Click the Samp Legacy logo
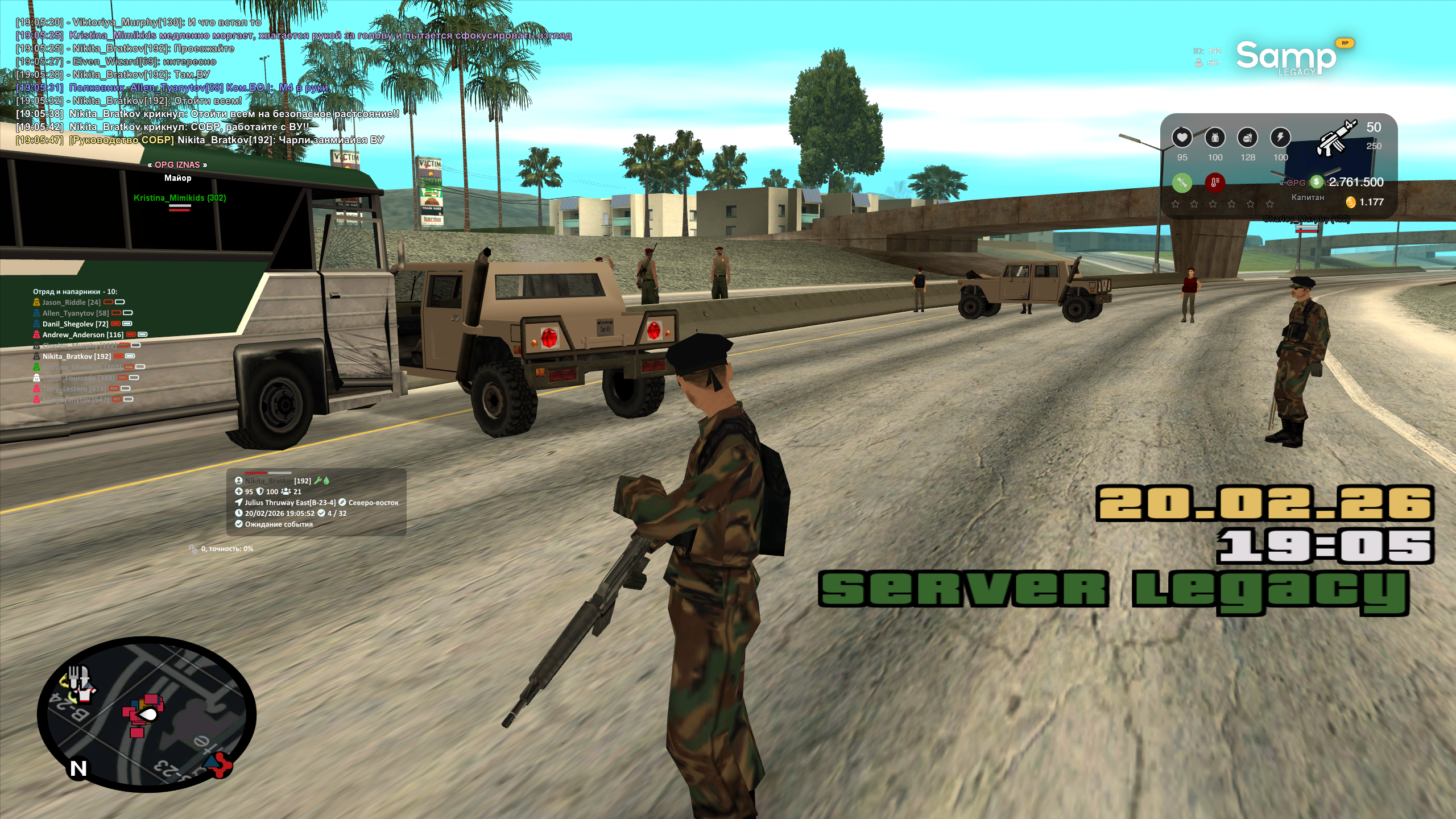 1285,57
